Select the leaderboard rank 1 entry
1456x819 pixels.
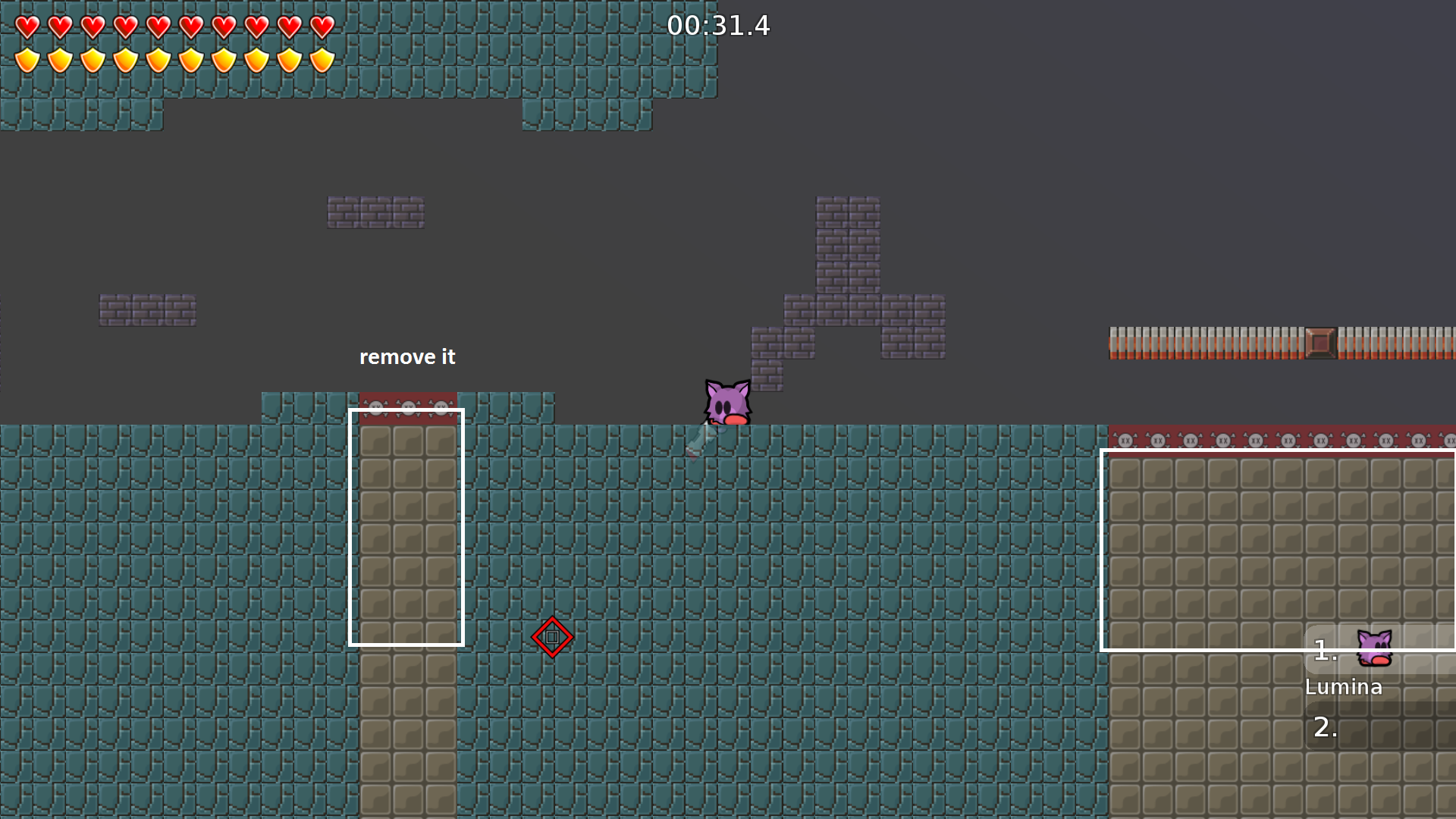[x=1325, y=649]
